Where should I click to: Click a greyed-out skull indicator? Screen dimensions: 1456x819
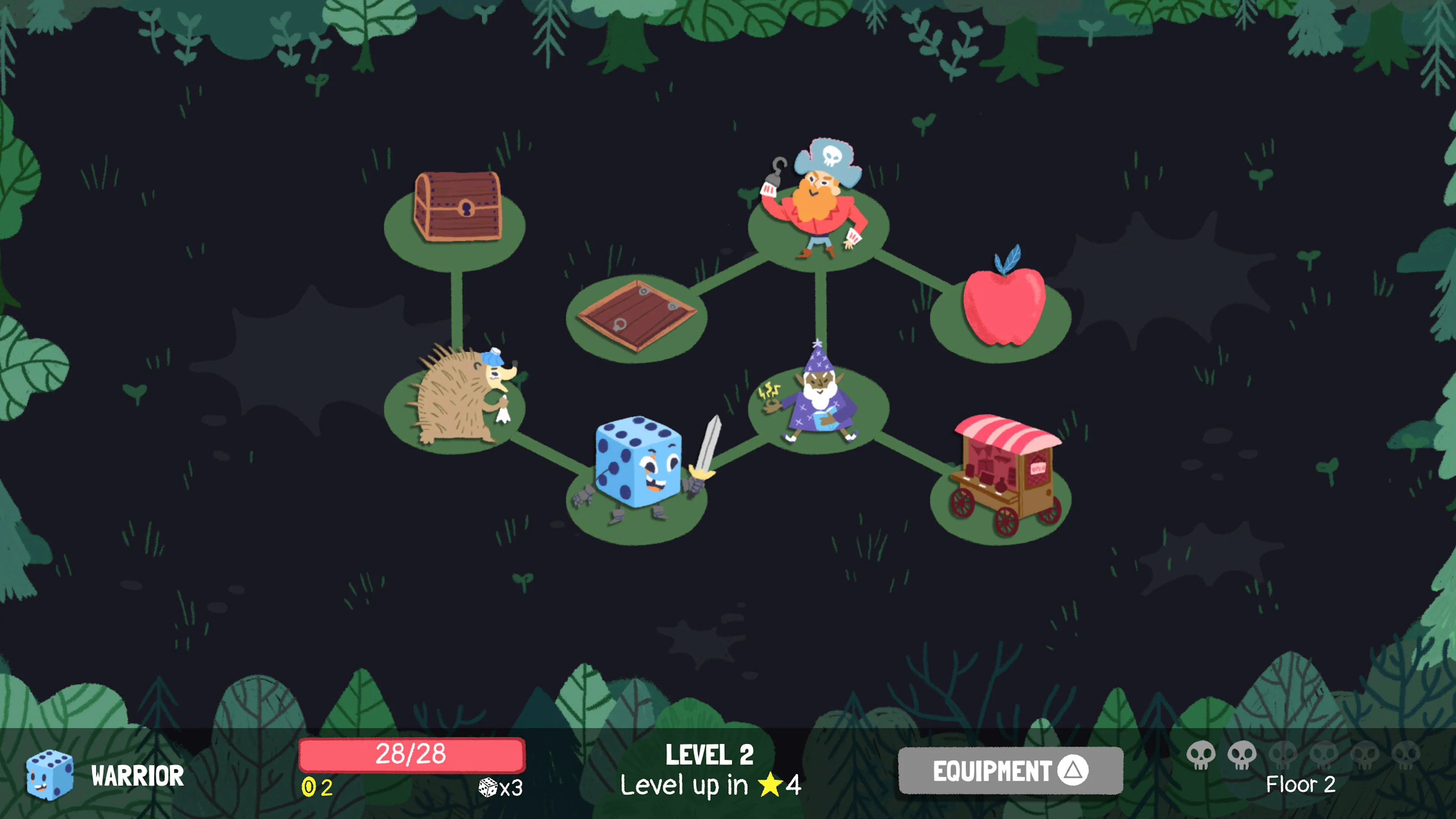pyautogui.click(x=1283, y=755)
